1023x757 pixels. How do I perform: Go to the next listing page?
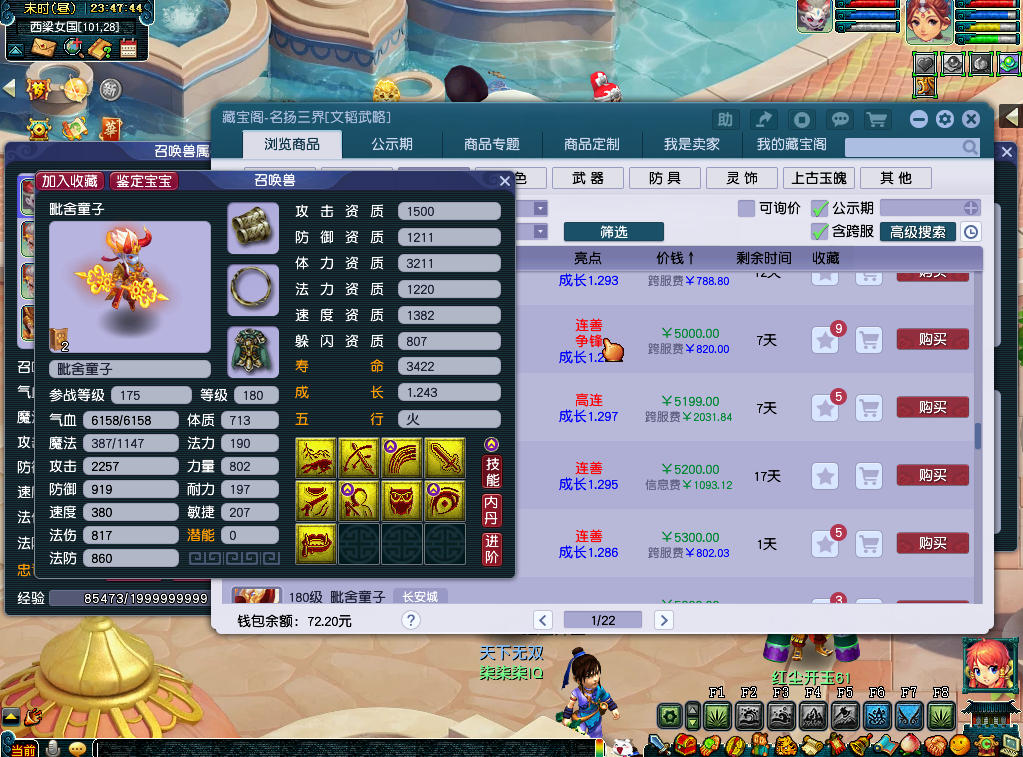pos(663,620)
